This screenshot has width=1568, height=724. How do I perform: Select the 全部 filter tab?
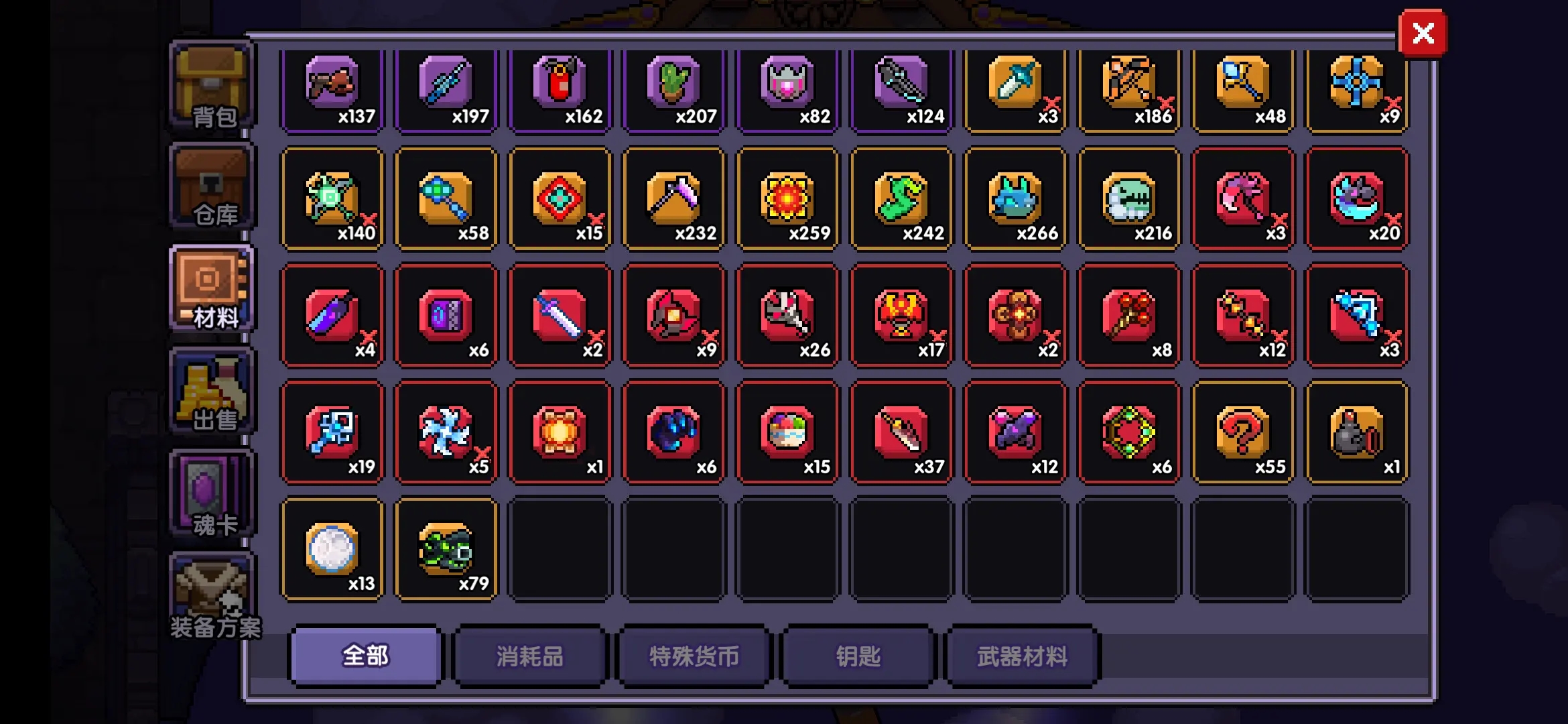point(365,656)
